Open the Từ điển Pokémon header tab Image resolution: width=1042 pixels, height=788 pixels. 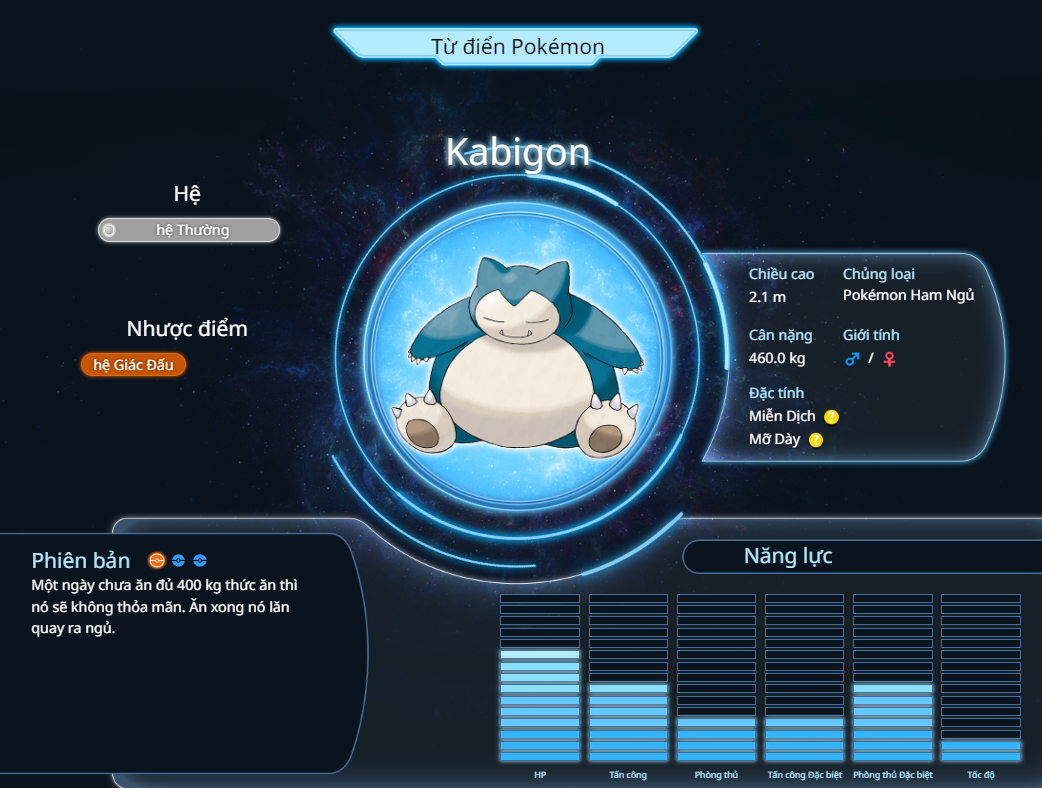click(516, 46)
